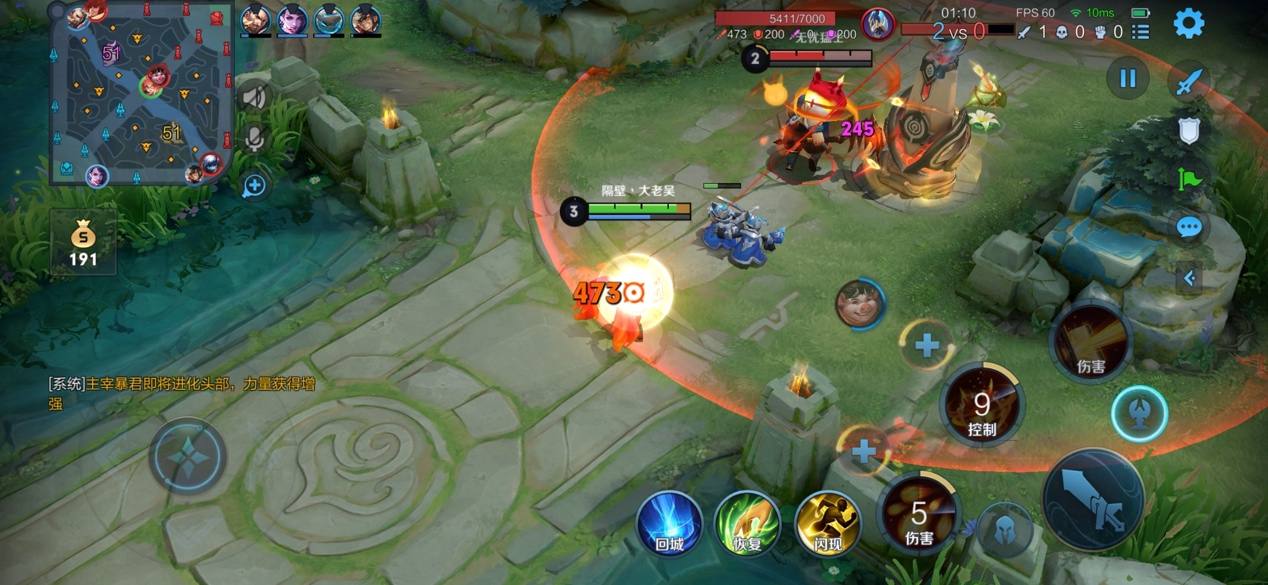Open the settings gear menu
1268x585 pixels.
(1188, 23)
